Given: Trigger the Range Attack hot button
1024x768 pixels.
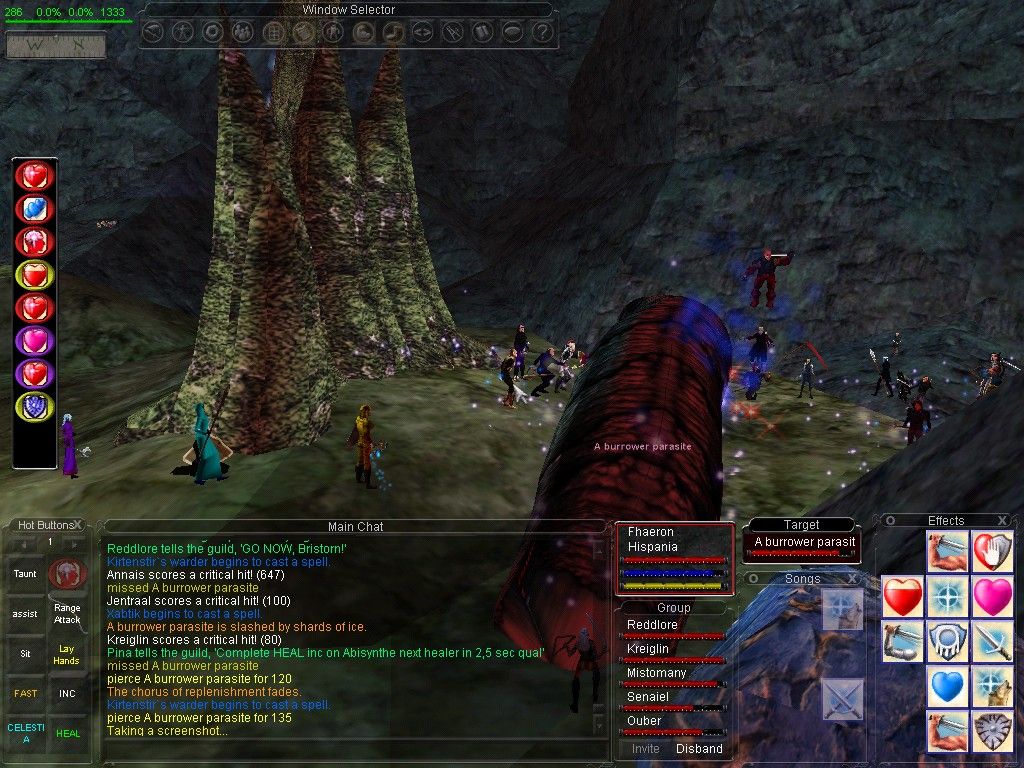Looking at the screenshot, I should [67, 613].
